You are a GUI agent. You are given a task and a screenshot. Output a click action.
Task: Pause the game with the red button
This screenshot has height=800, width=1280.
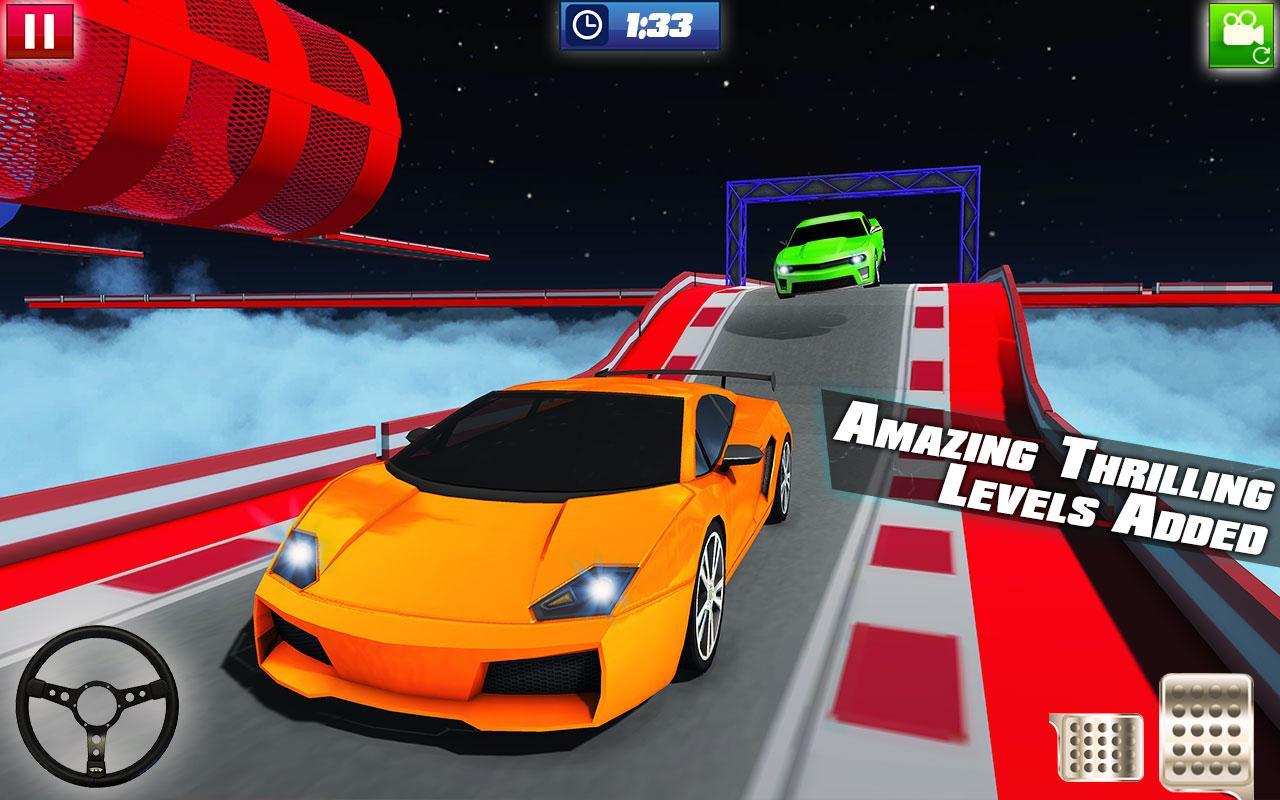point(39,30)
